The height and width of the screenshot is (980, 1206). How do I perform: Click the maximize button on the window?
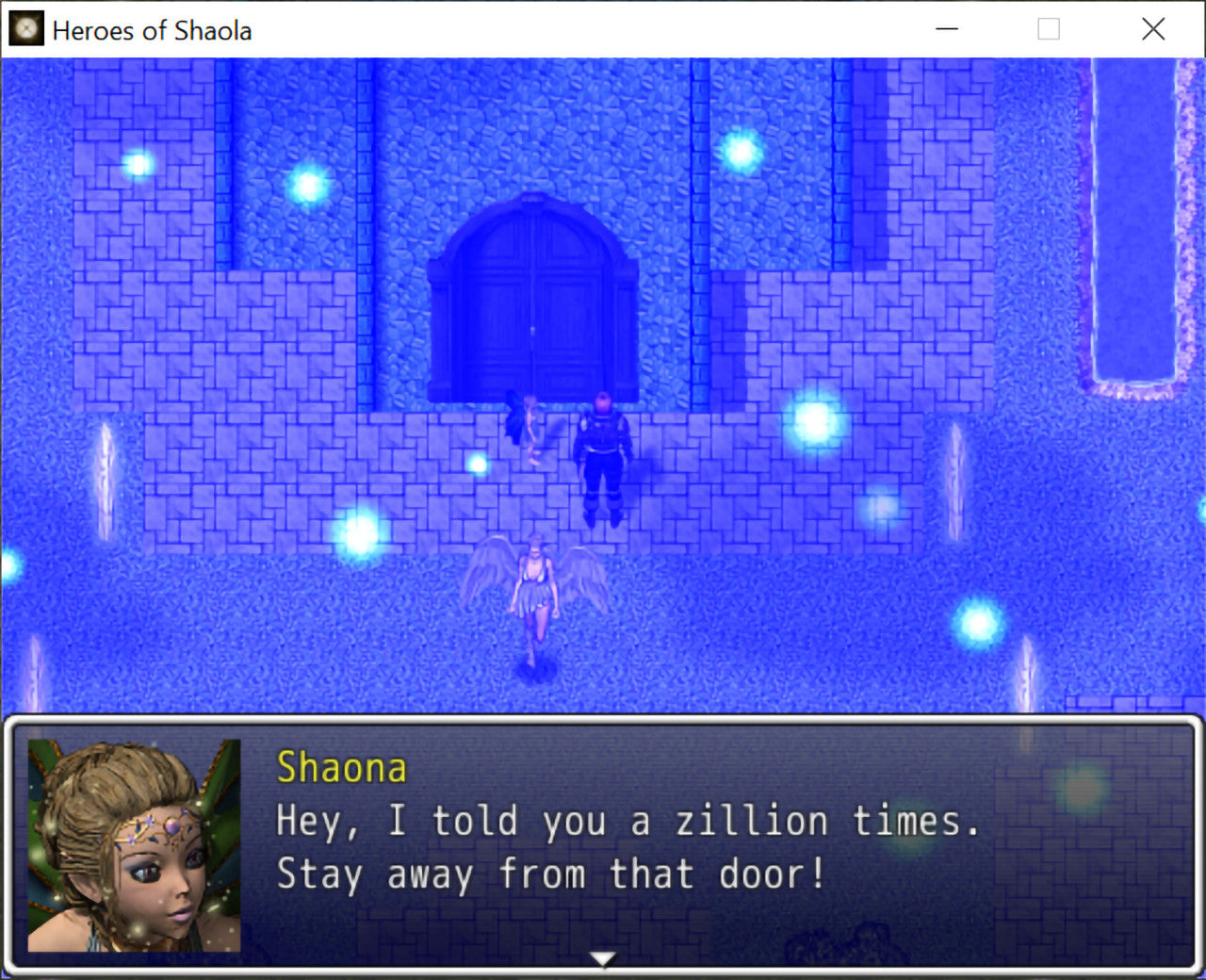point(1047,29)
